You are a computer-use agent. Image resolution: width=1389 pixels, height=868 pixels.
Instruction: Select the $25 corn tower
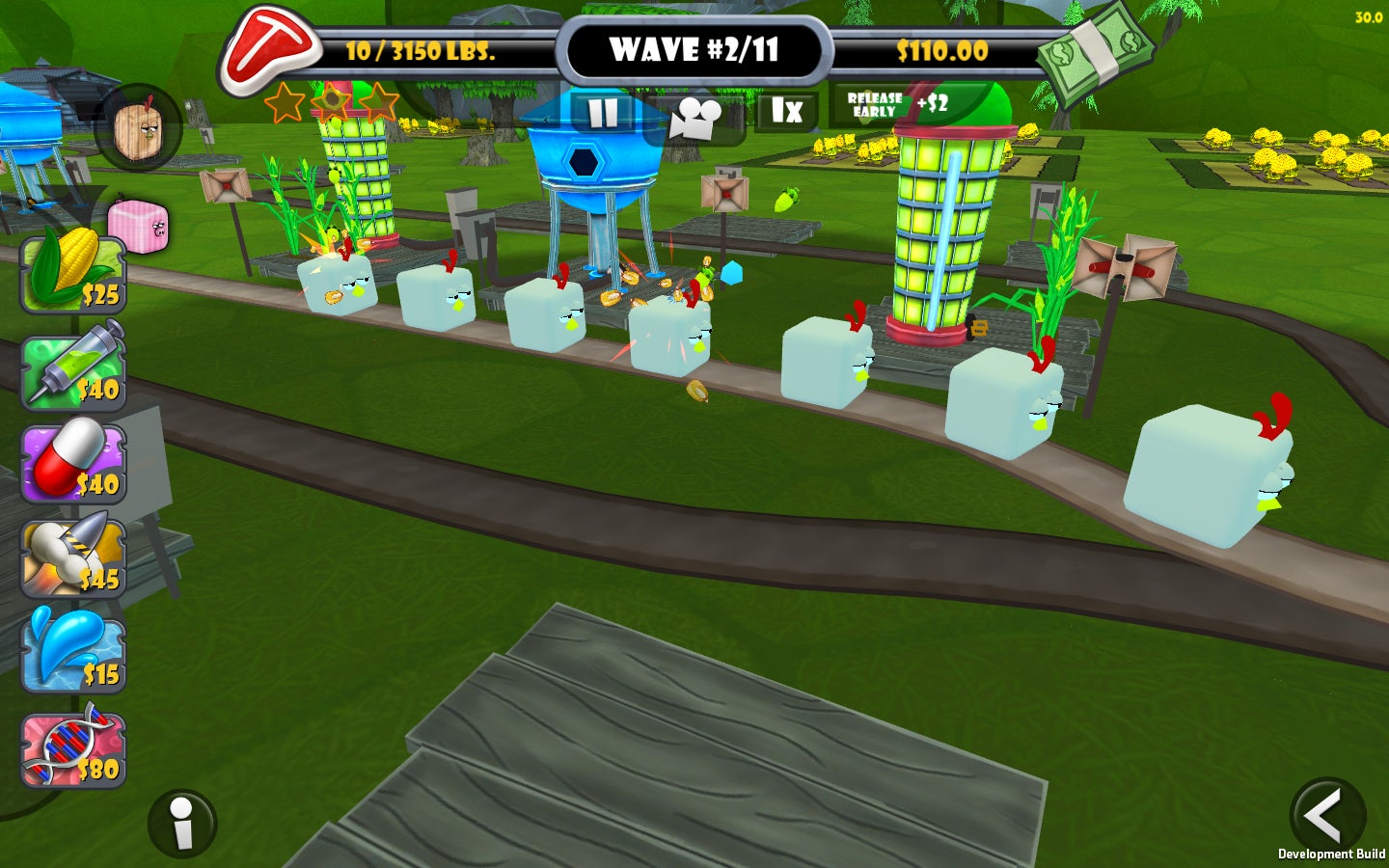(73, 273)
